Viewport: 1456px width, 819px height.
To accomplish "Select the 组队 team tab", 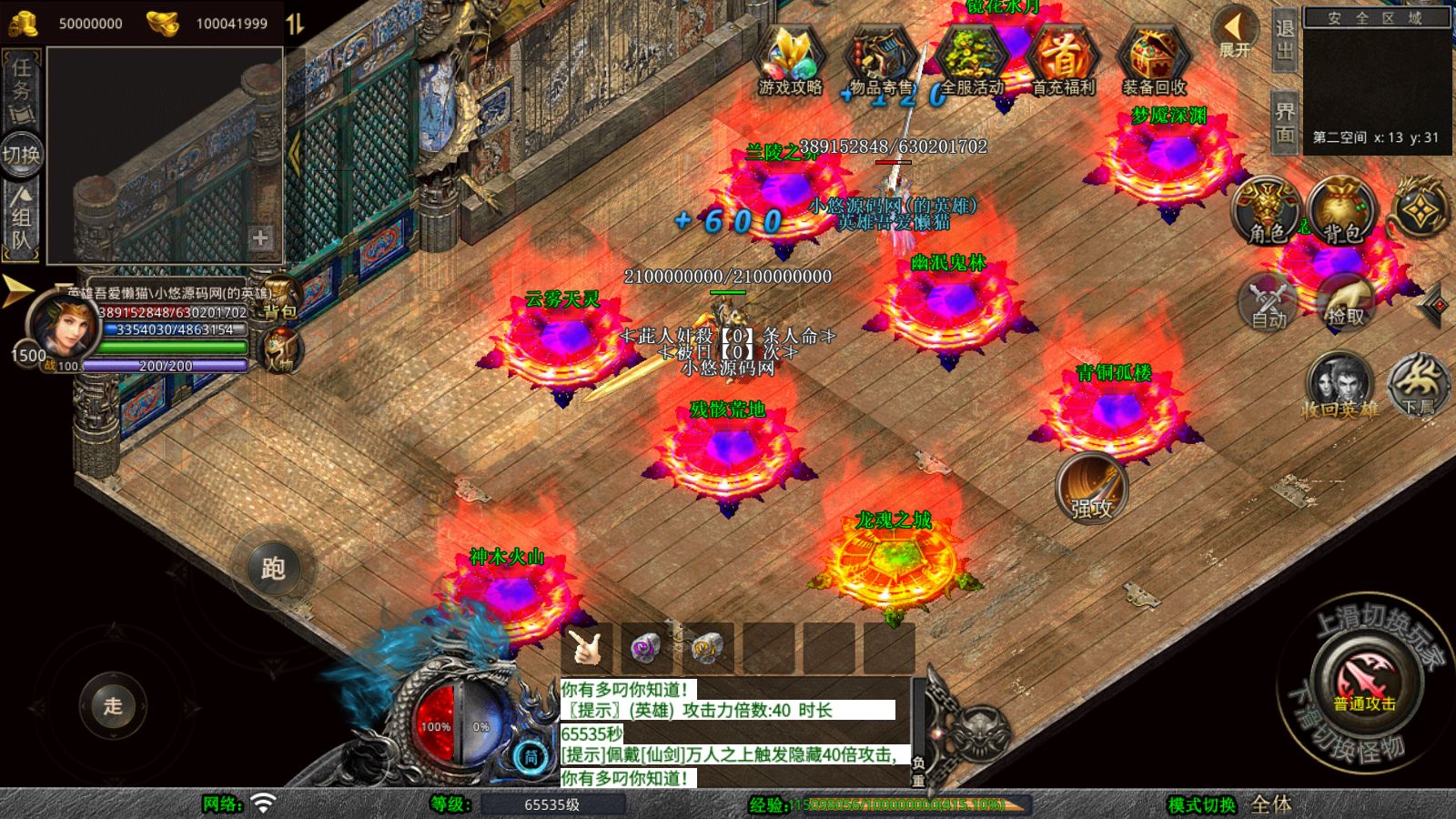I will click(x=21, y=218).
